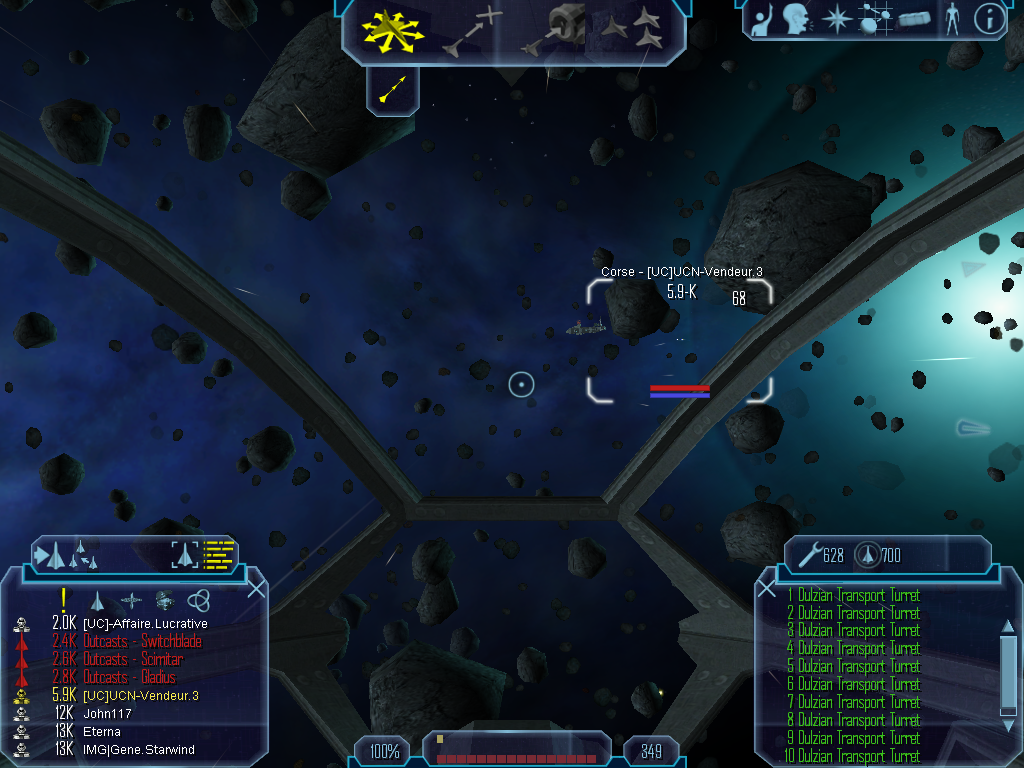The height and width of the screenshot is (768, 1024).
Task: Select John117 from the contact list
Action: [x=106, y=713]
